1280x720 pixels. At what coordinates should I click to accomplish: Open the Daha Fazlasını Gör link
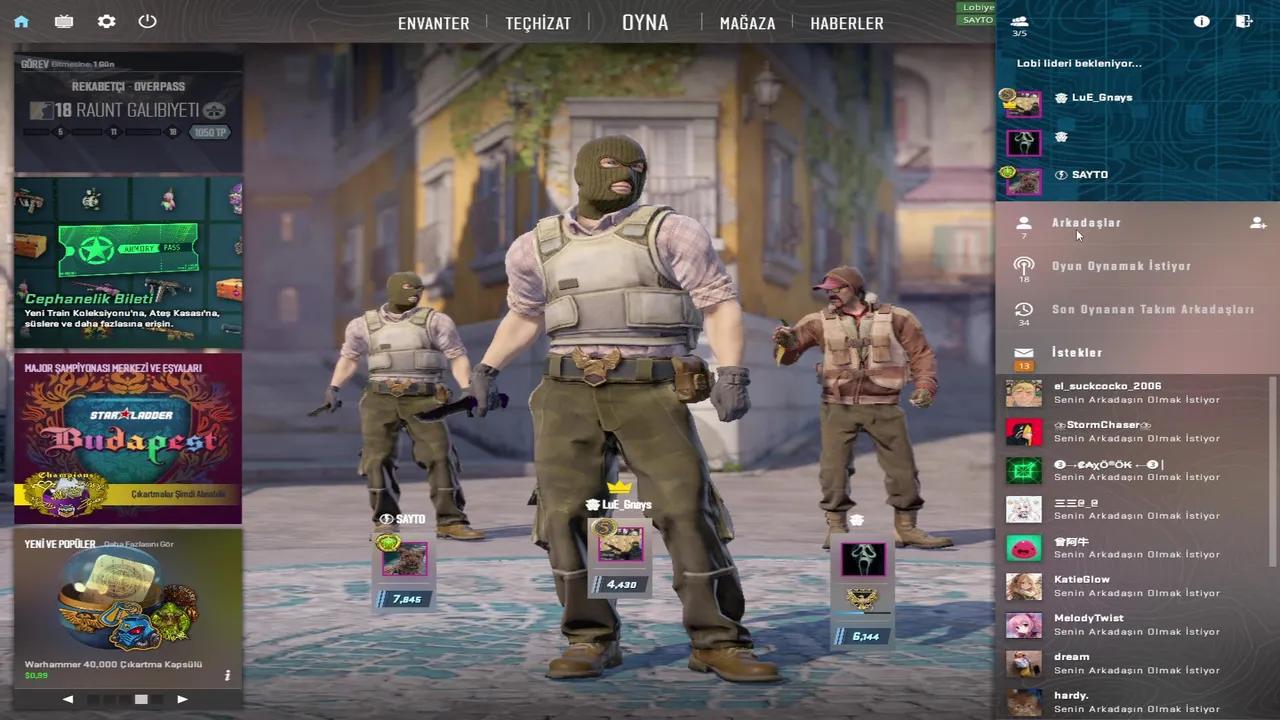(138, 543)
